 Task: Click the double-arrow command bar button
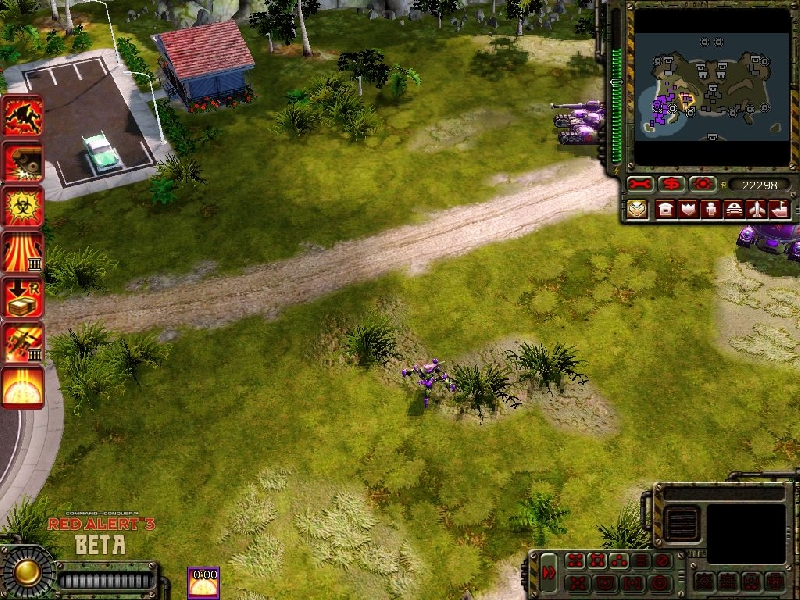point(549,573)
